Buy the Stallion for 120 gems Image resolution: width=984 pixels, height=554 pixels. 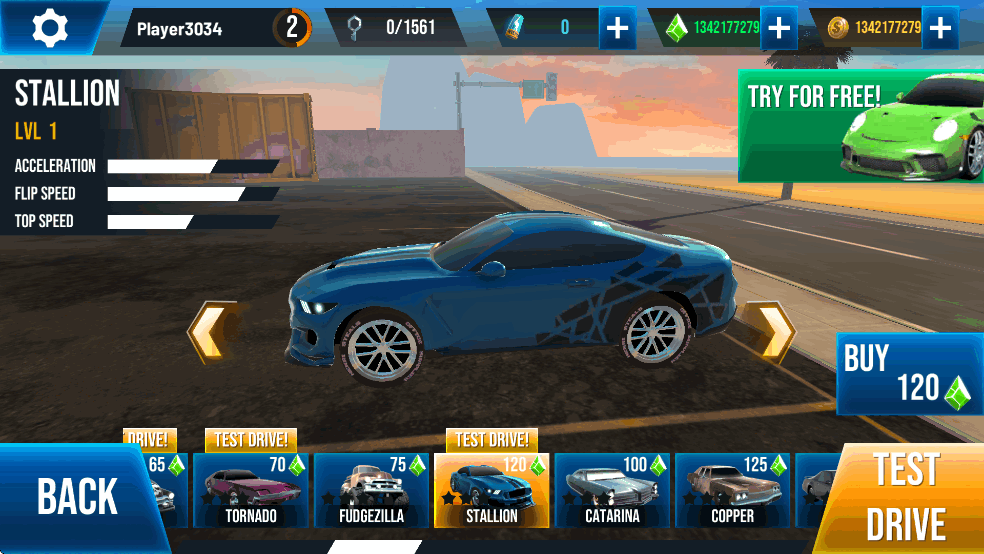tap(907, 374)
